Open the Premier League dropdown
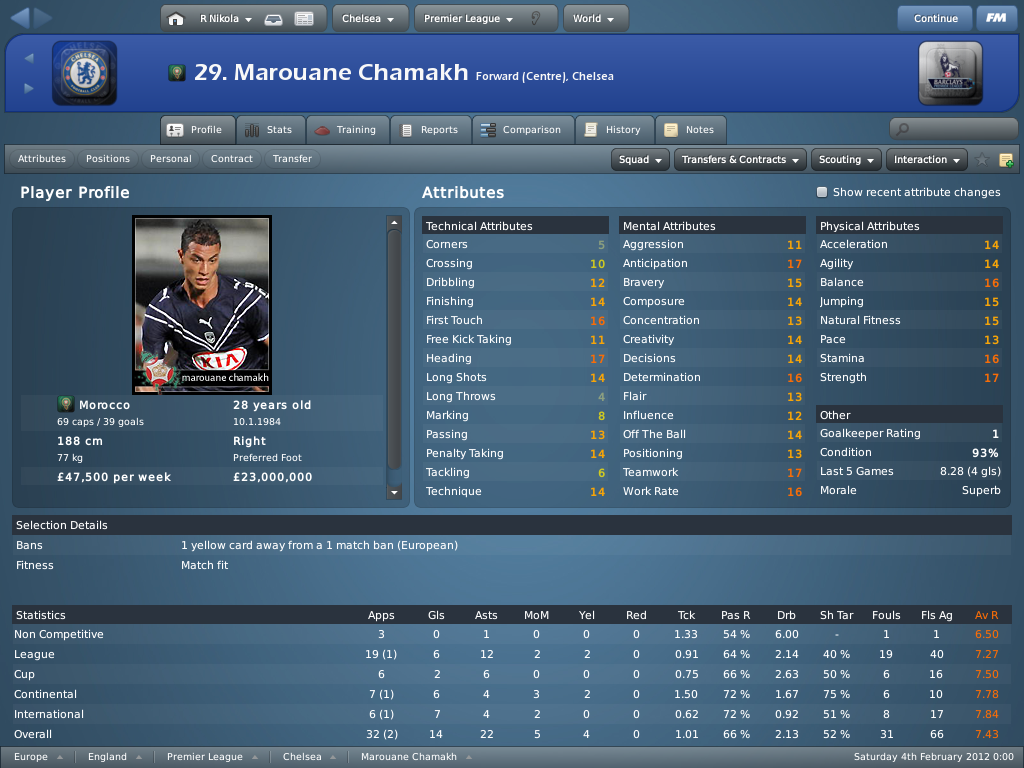 pyautogui.click(x=468, y=18)
